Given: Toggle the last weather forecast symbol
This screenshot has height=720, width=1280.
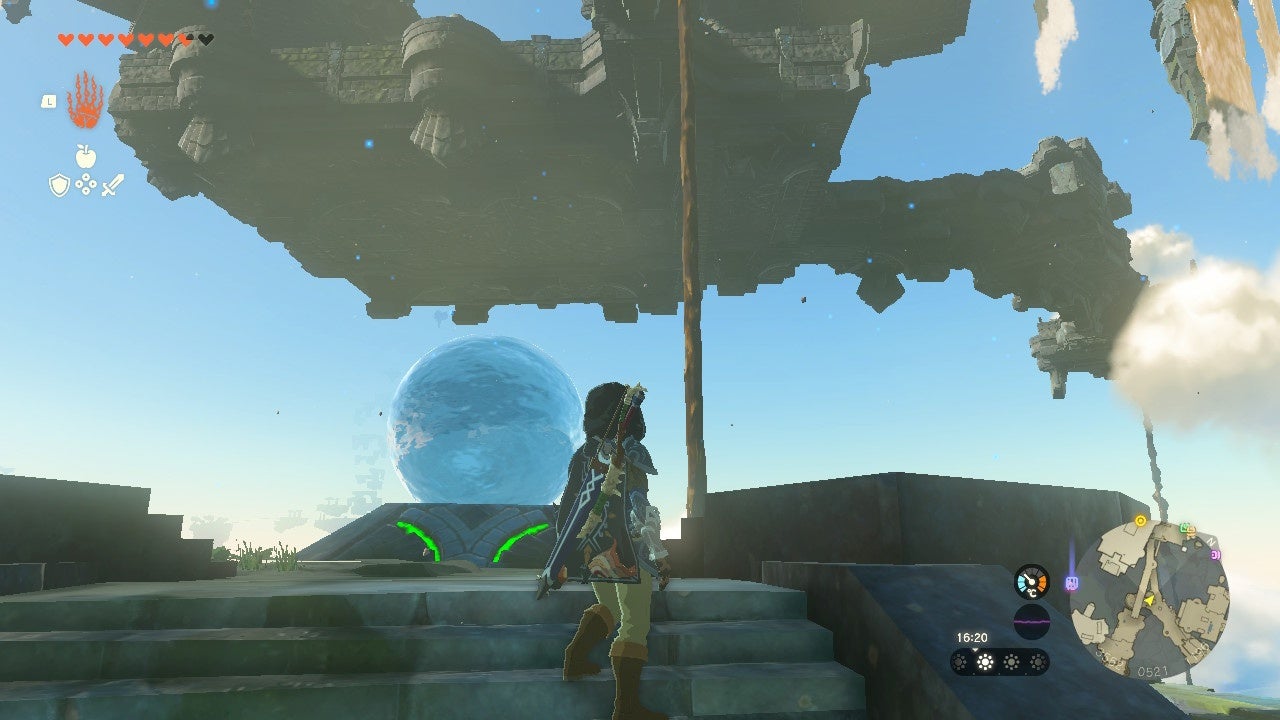Looking at the screenshot, I should (x=1038, y=662).
